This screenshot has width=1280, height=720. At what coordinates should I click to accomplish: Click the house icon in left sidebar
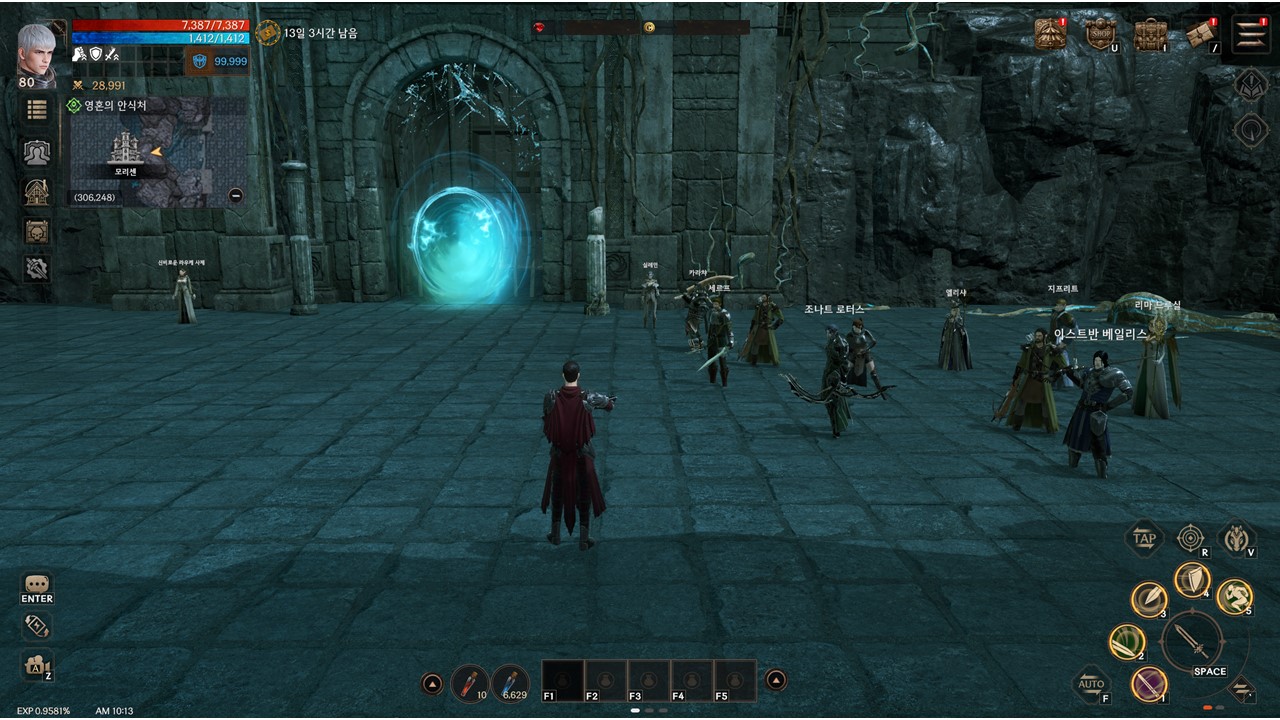tap(37, 191)
